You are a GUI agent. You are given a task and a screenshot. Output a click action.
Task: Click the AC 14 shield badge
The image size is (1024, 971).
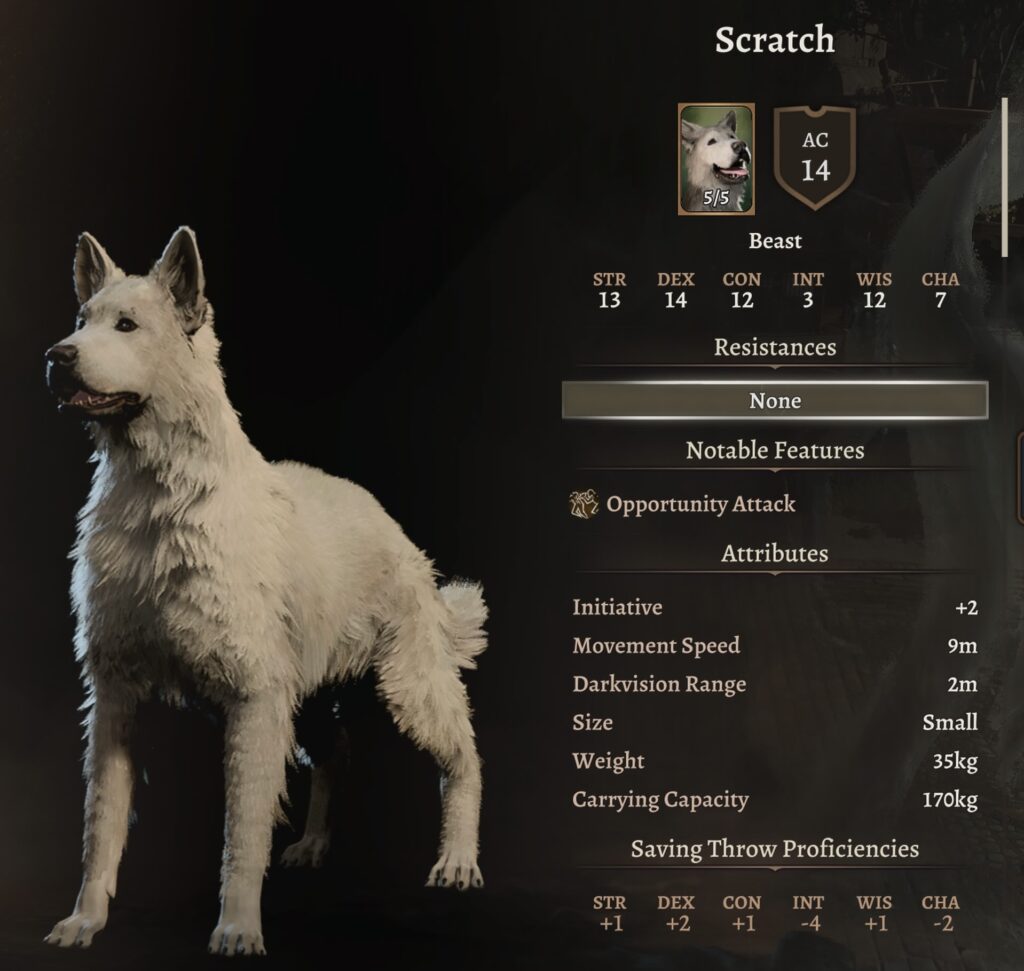815,157
